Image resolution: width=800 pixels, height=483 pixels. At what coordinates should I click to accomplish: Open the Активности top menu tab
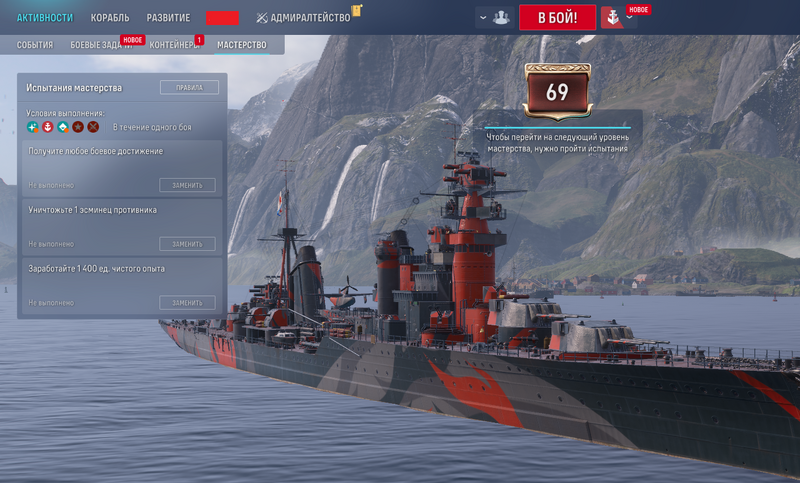pos(45,18)
